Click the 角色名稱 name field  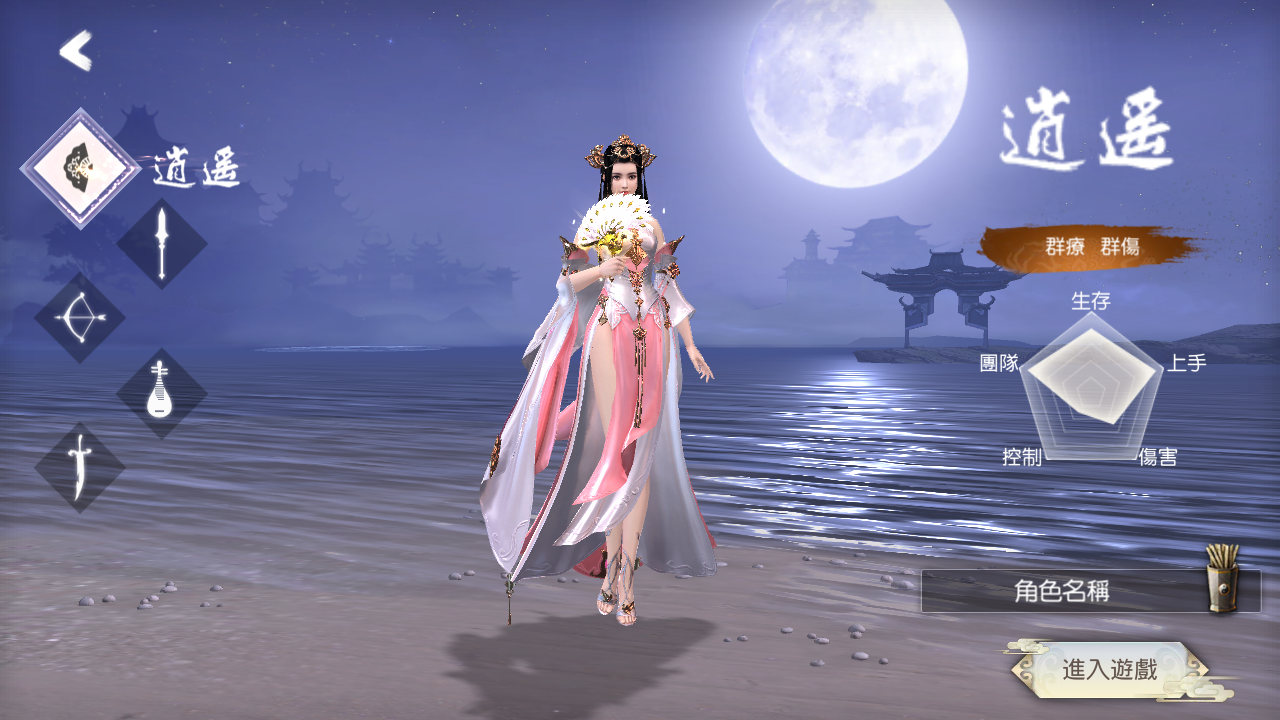coord(1060,592)
